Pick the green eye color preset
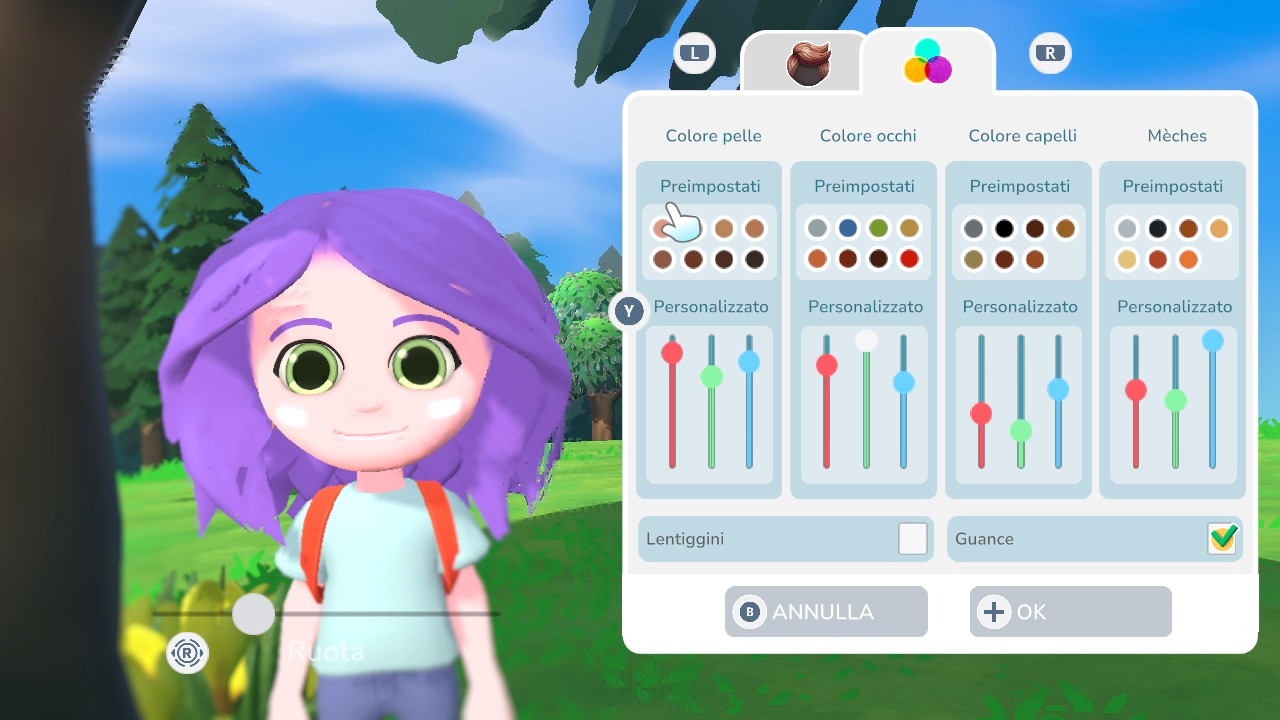This screenshot has height=720, width=1280. coord(879,229)
